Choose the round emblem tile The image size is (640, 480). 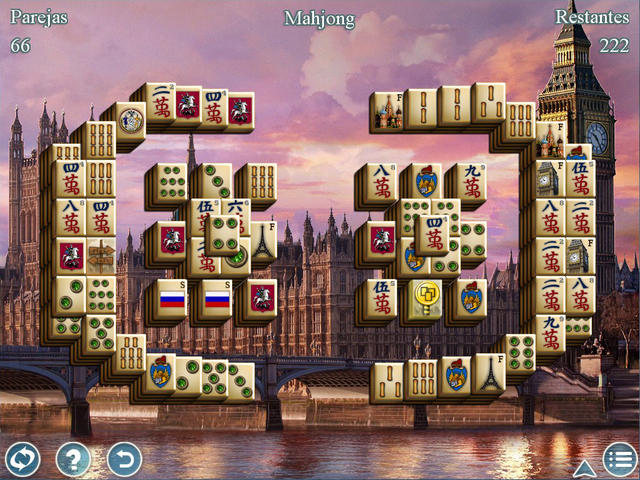131,120
